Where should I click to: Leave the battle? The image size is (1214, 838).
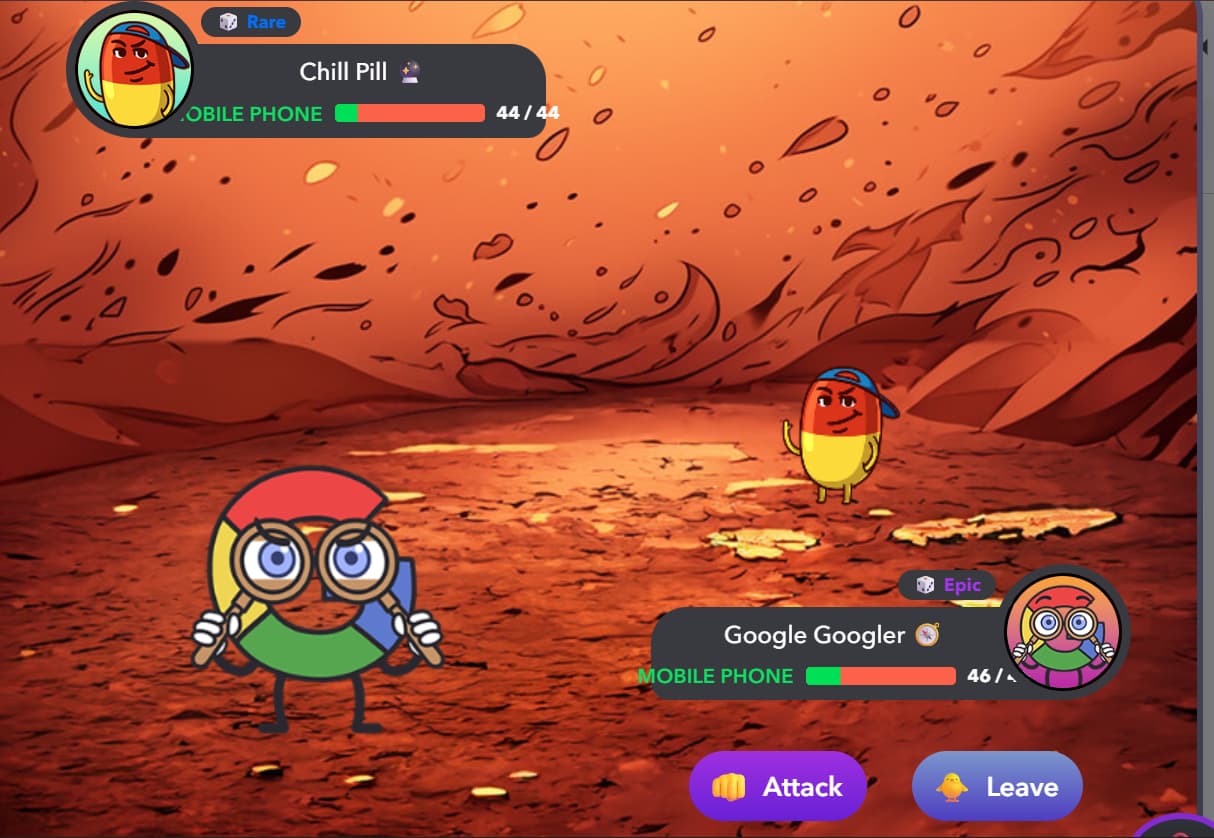[997, 787]
